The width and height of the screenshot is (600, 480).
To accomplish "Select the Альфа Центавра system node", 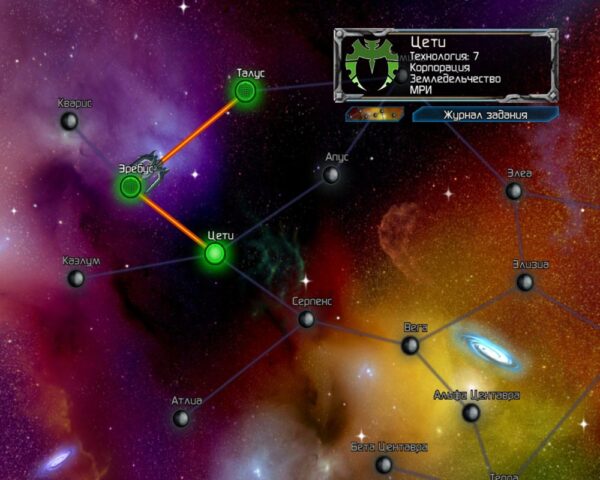I will coord(471,412).
